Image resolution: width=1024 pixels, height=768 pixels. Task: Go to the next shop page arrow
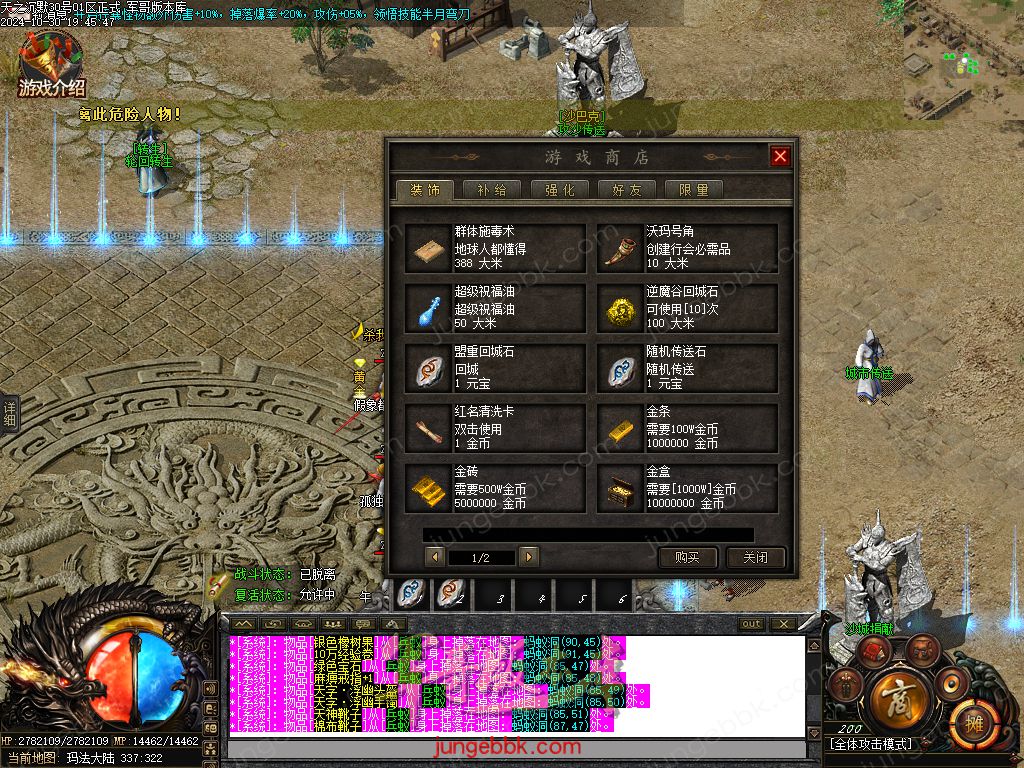click(529, 557)
